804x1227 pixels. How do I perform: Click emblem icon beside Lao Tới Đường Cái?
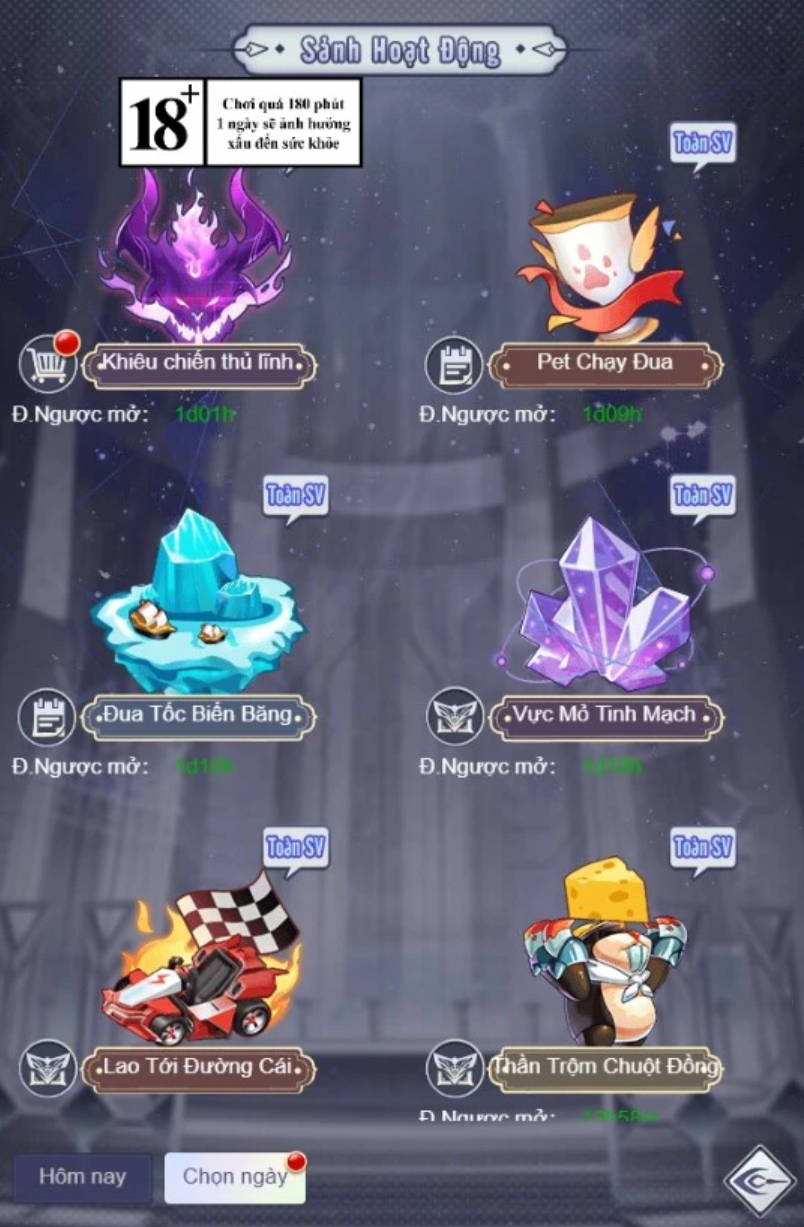47,1067
